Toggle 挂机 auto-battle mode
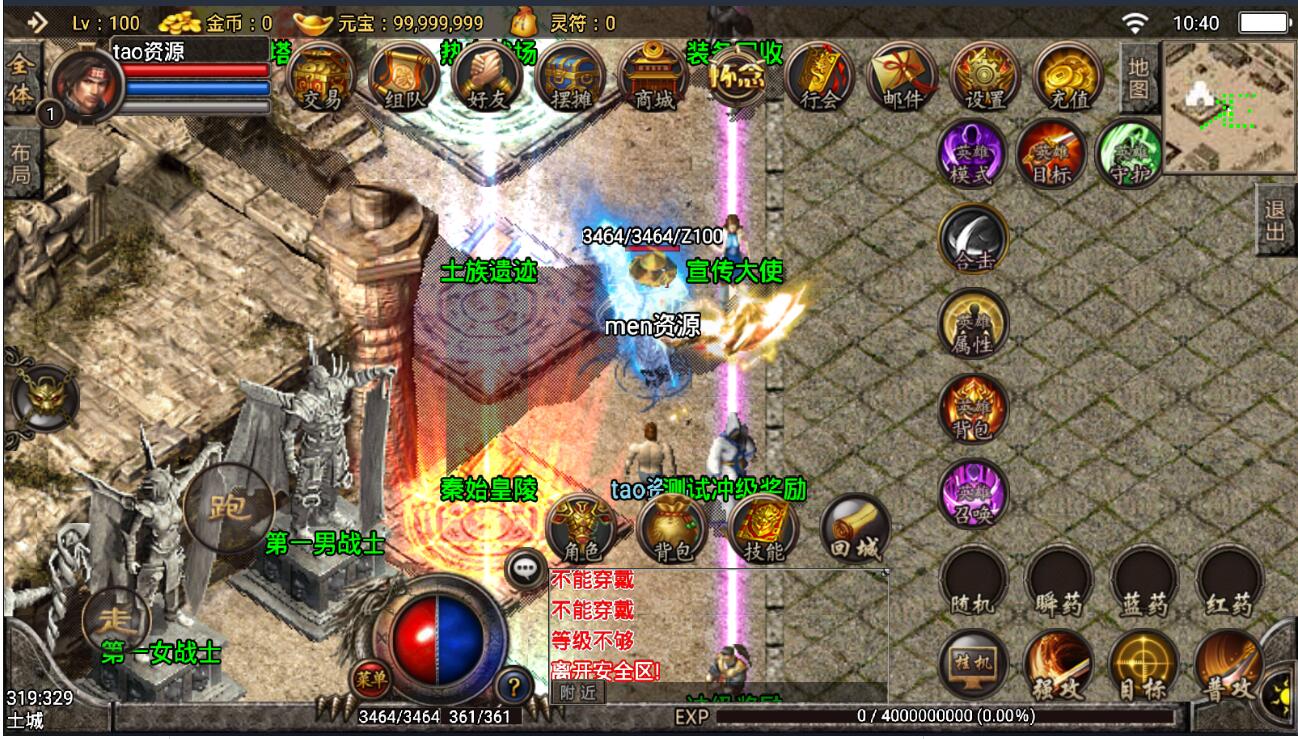Screen dimensions: 1298x739 [974, 665]
